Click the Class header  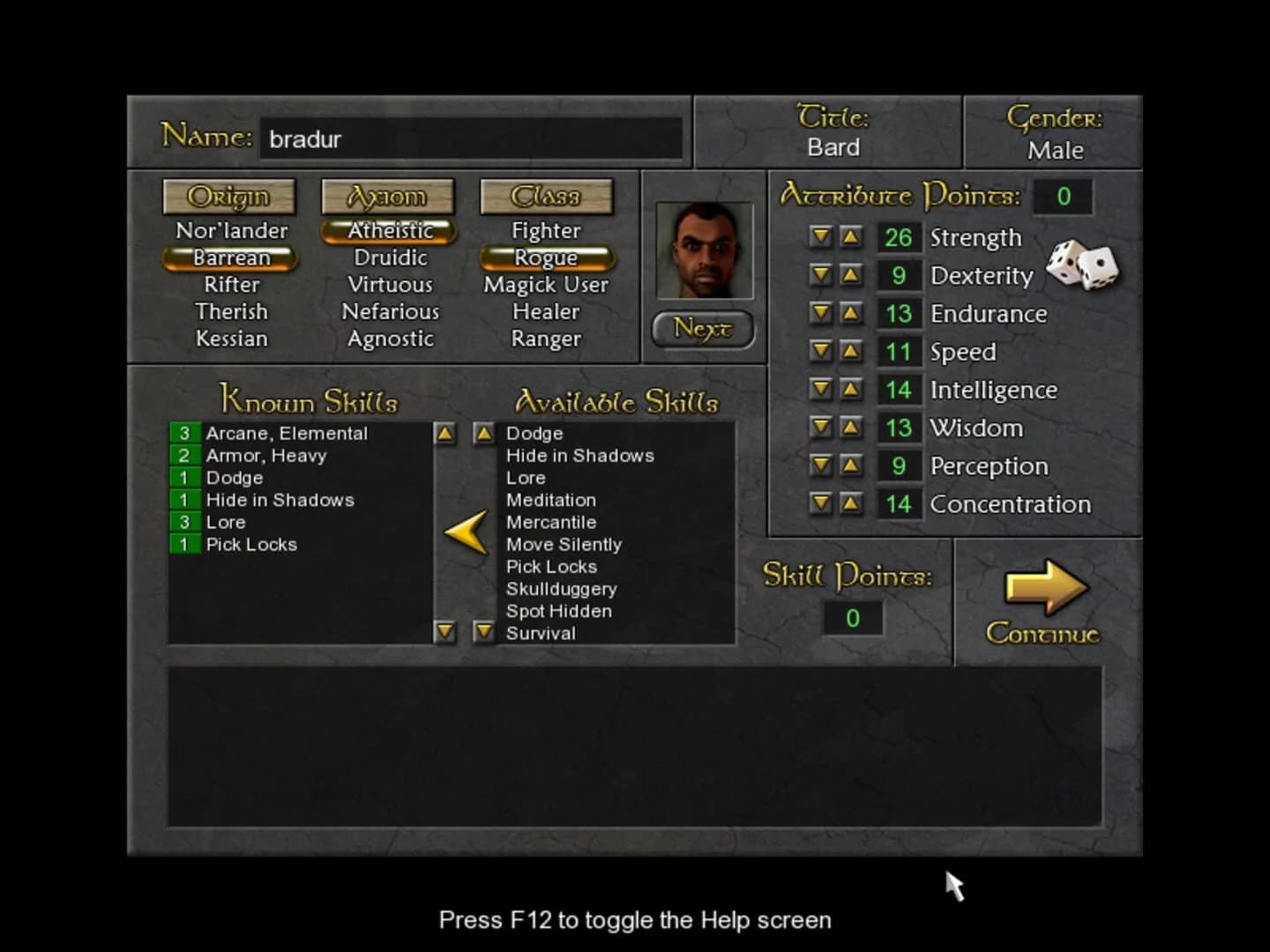click(547, 197)
